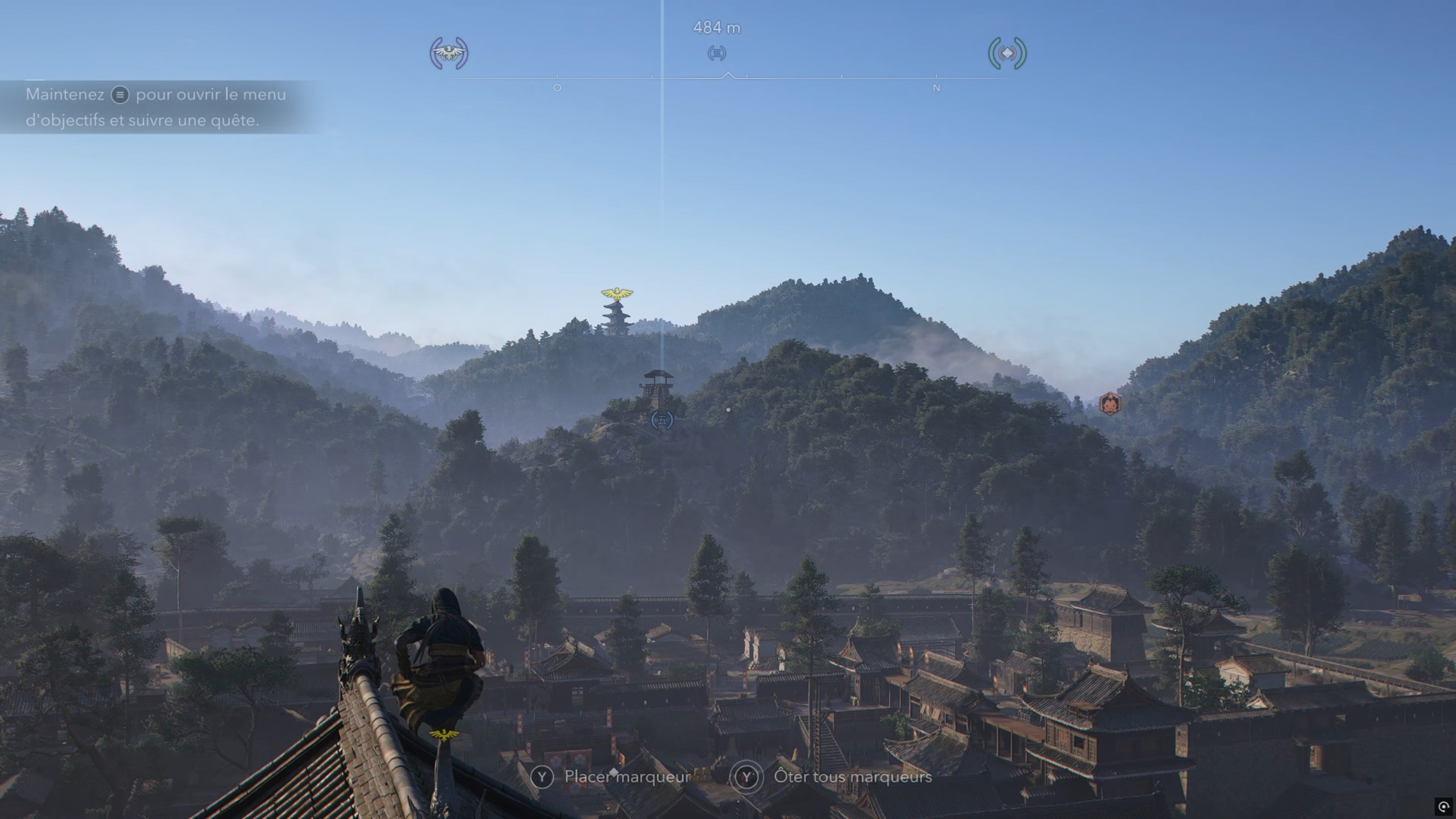Image resolution: width=1456 pixels, height=819 pixels.
Task: Click the kanji waypoint below the watchtower
Action: (662, 420)
